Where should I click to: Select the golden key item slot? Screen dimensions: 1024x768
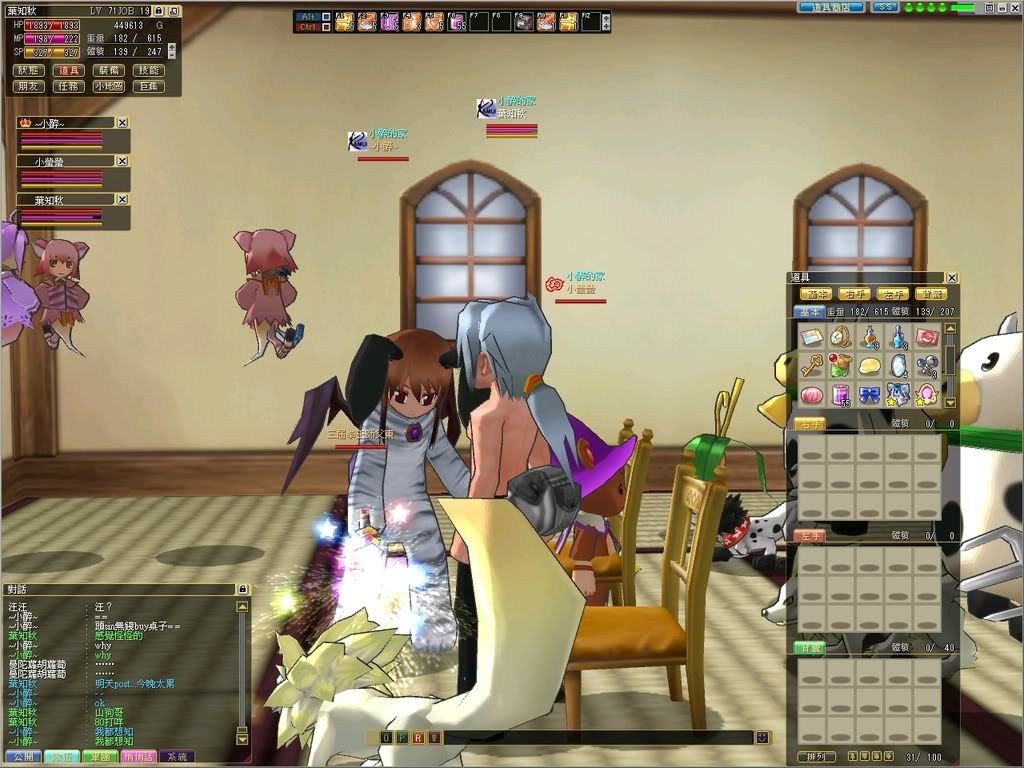coord(811,365)
